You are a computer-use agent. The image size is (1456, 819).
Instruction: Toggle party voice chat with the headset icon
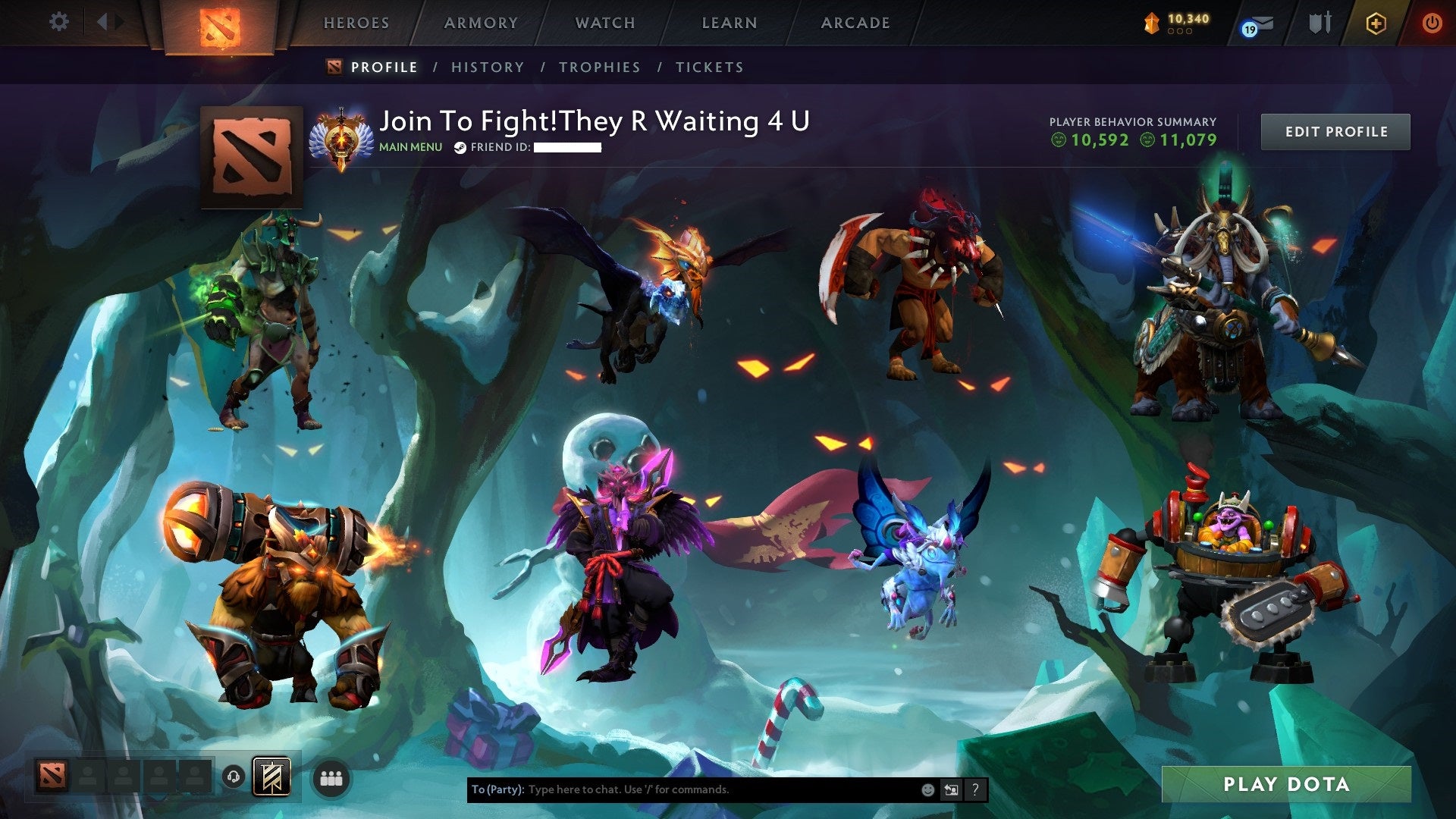233,776
